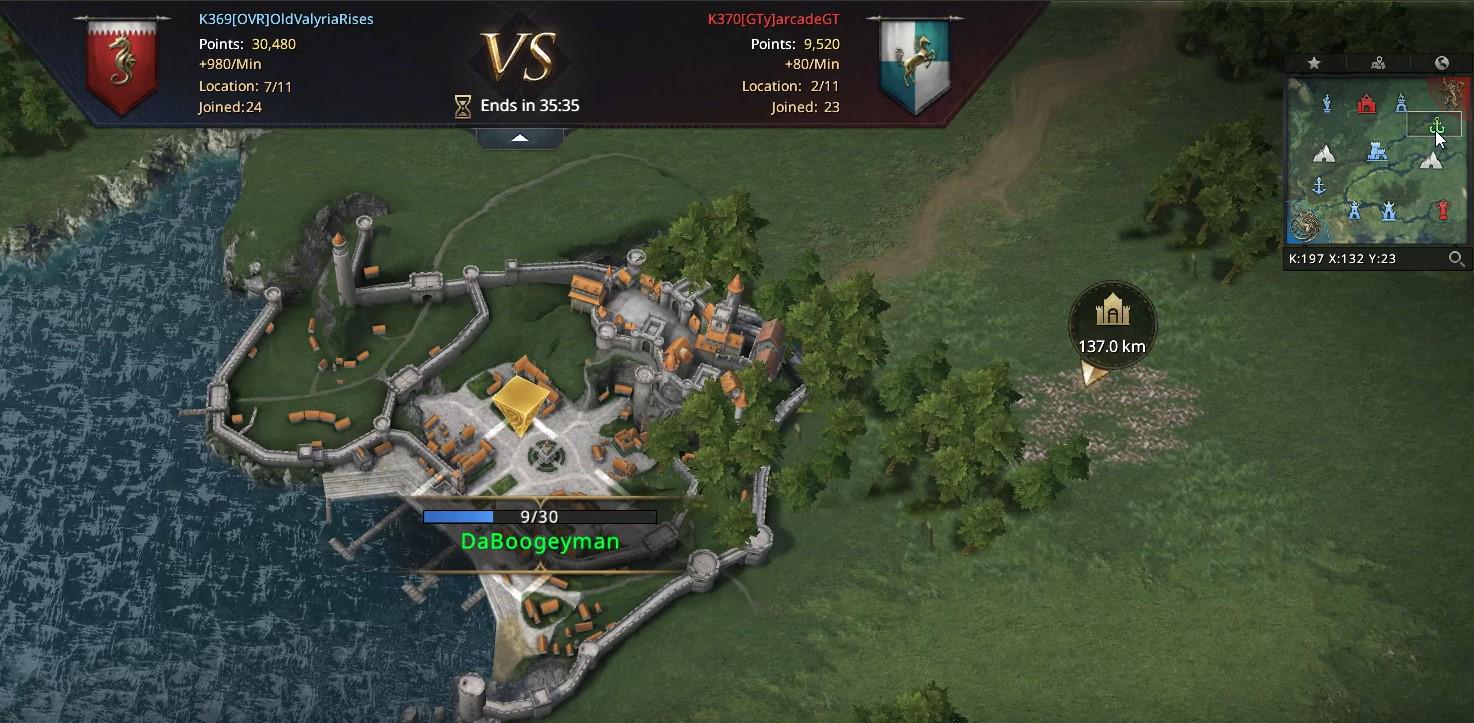The image size is (1474, 723).
Task: View arcadeGT alliance name
Action: pos(773,19)
